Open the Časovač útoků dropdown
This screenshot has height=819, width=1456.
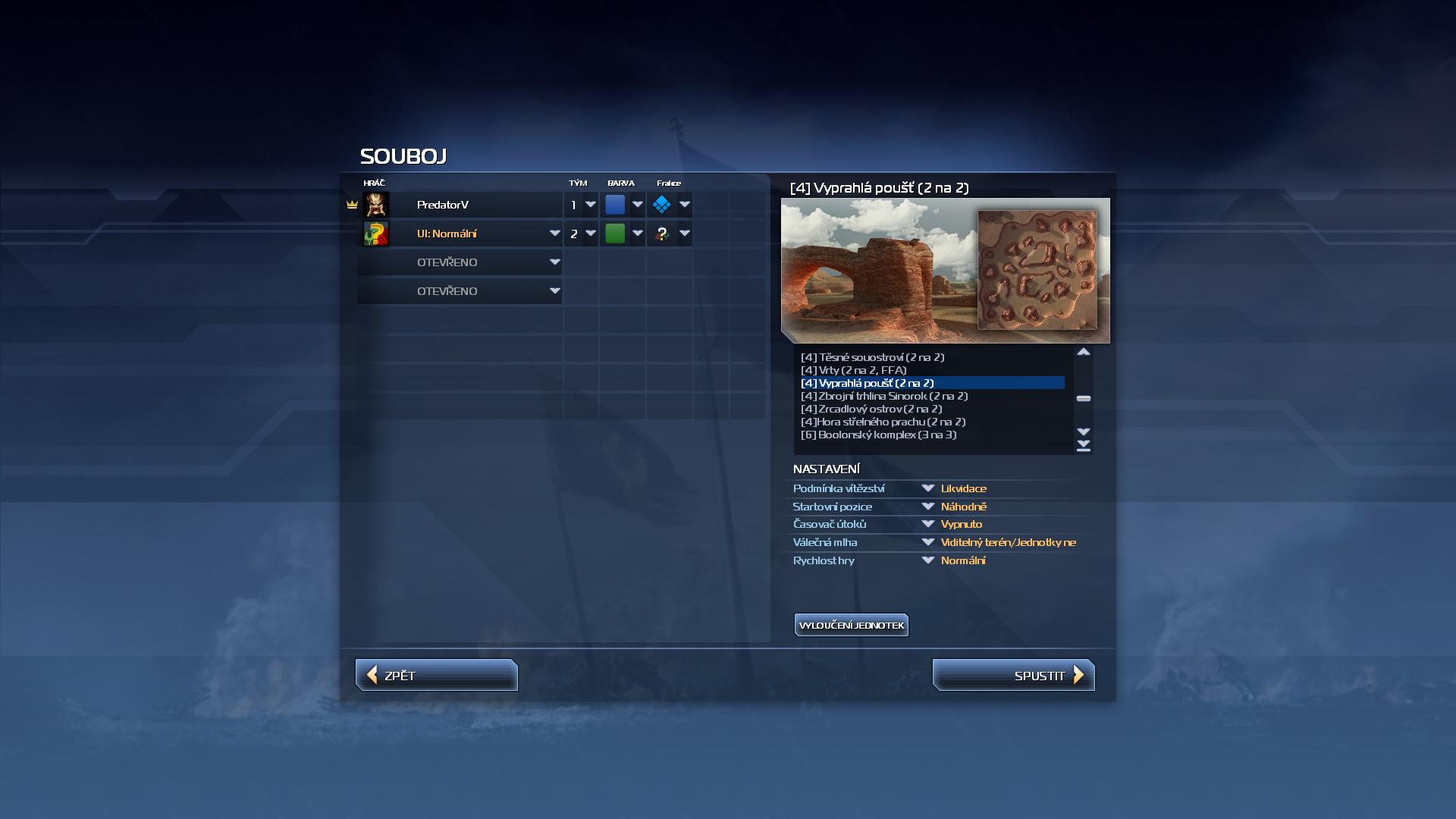[x=927, y=524]
